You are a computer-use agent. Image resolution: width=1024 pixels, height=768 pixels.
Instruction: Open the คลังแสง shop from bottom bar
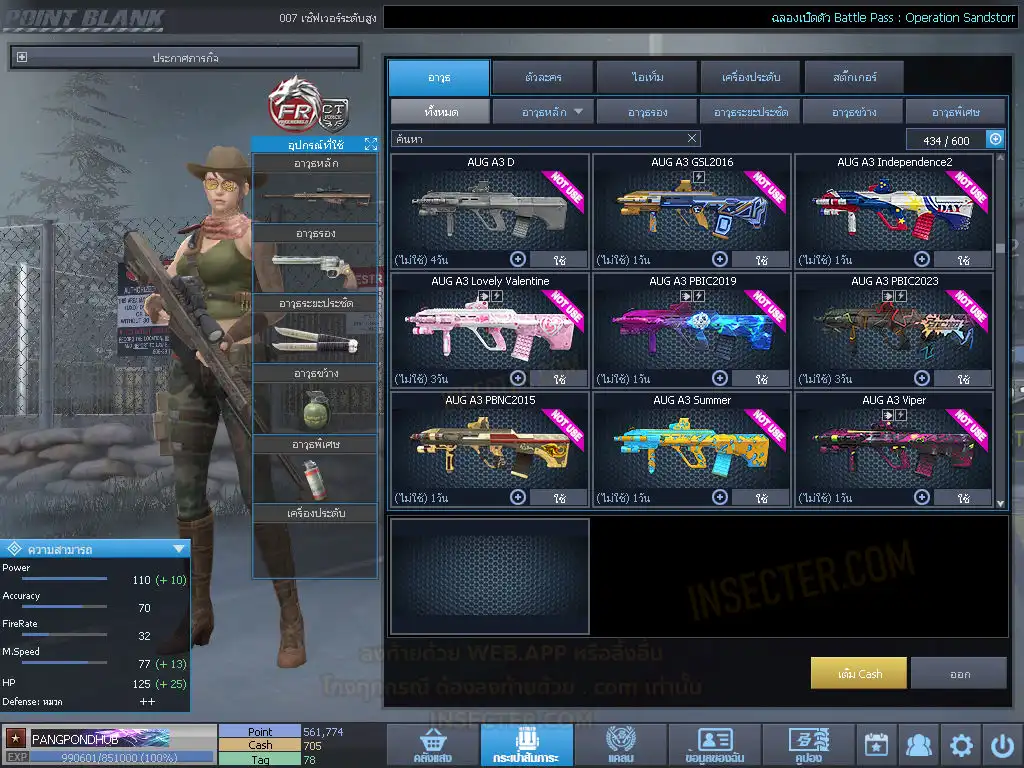[431, 745]
